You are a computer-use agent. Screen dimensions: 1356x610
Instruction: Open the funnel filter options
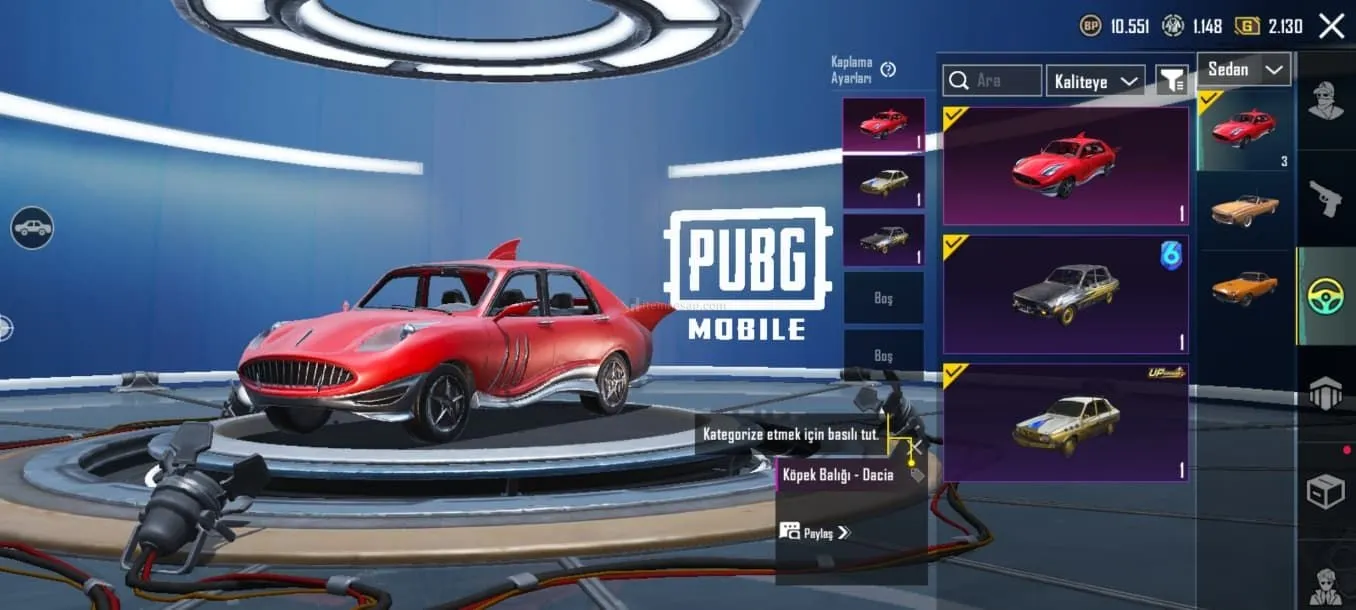[x=1171, y=81]
